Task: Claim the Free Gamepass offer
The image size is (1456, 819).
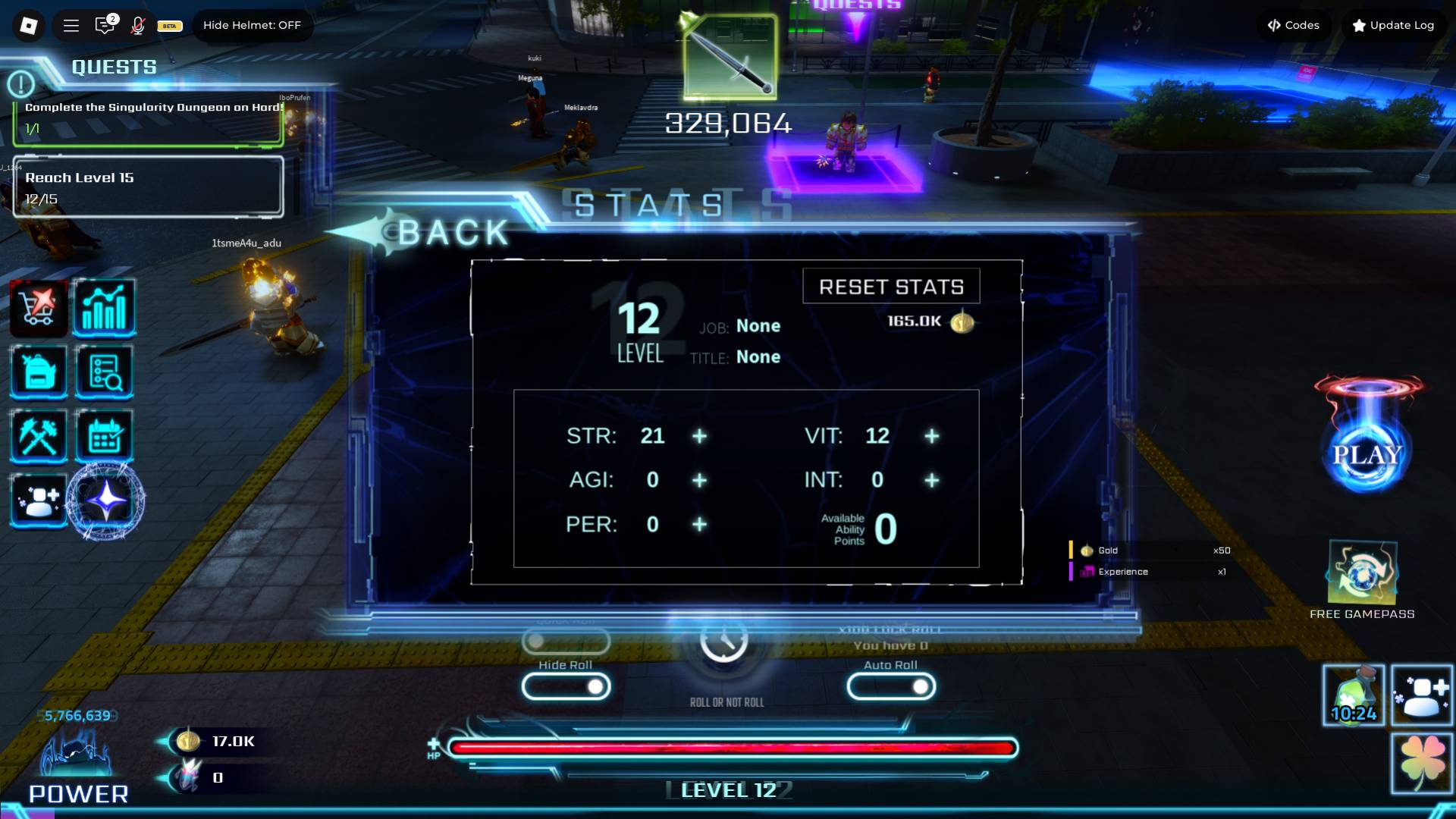Action: tap(1362, 576)
